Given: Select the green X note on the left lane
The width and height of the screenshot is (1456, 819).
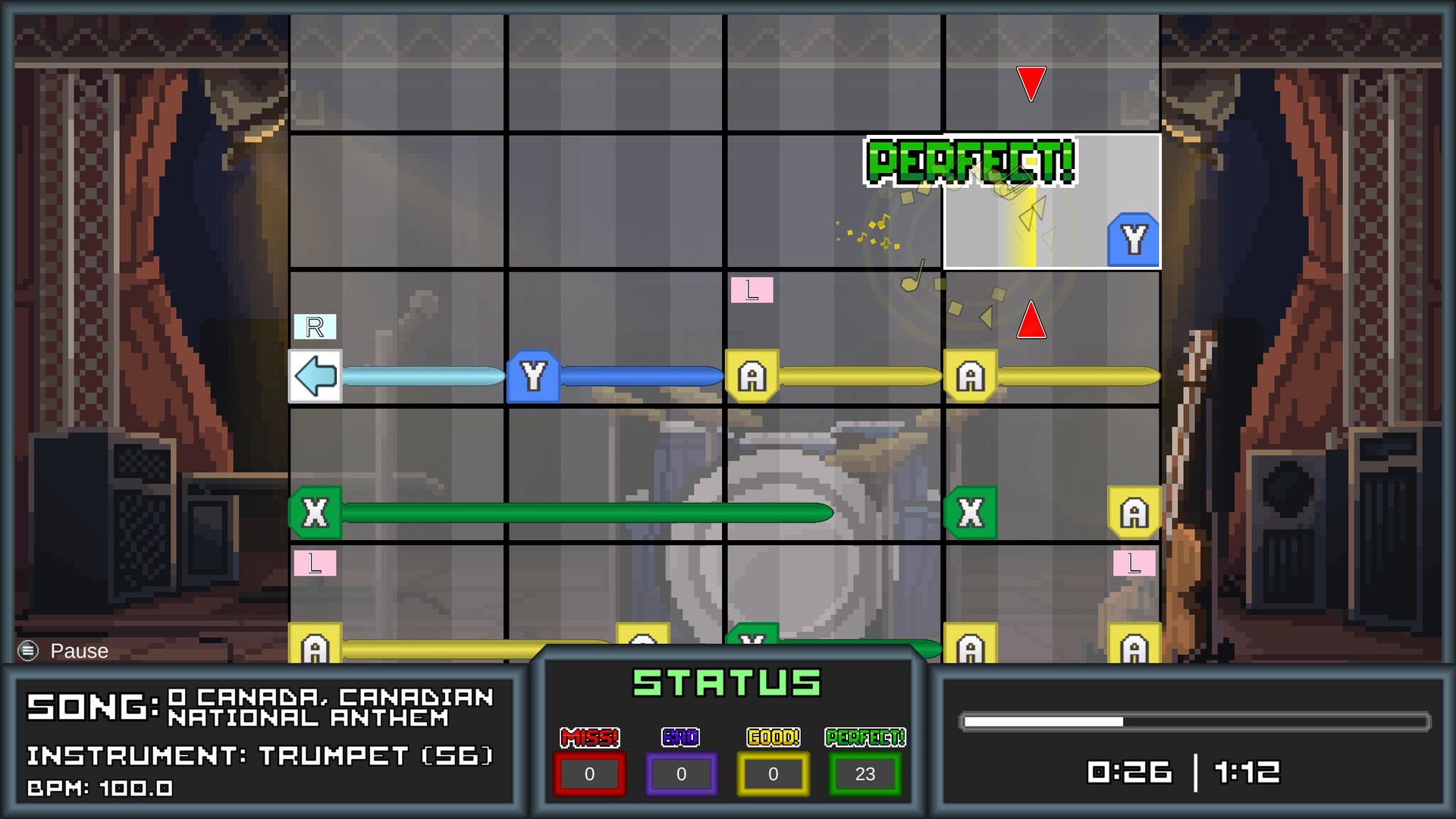Looking at the screenshot, I should tap(316, 513).
